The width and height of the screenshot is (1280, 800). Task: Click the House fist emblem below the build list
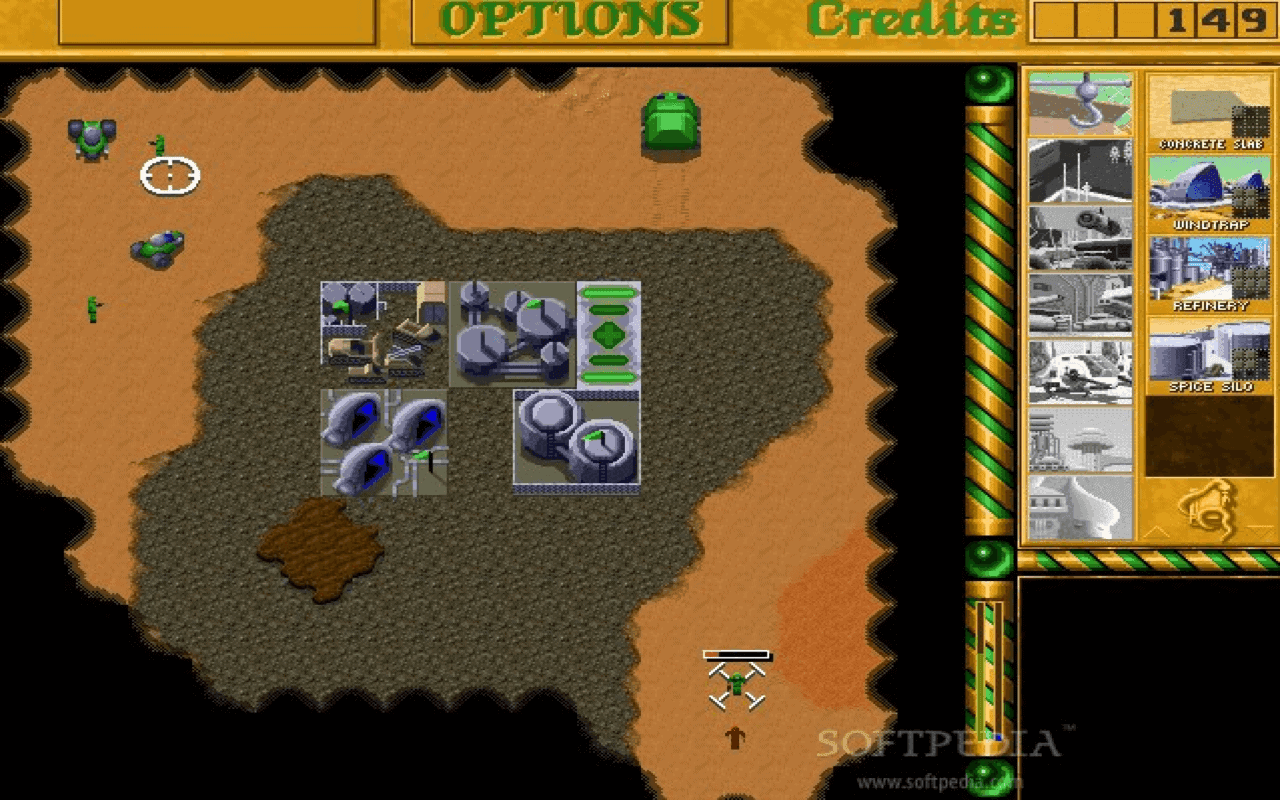tap(1210, 510)
